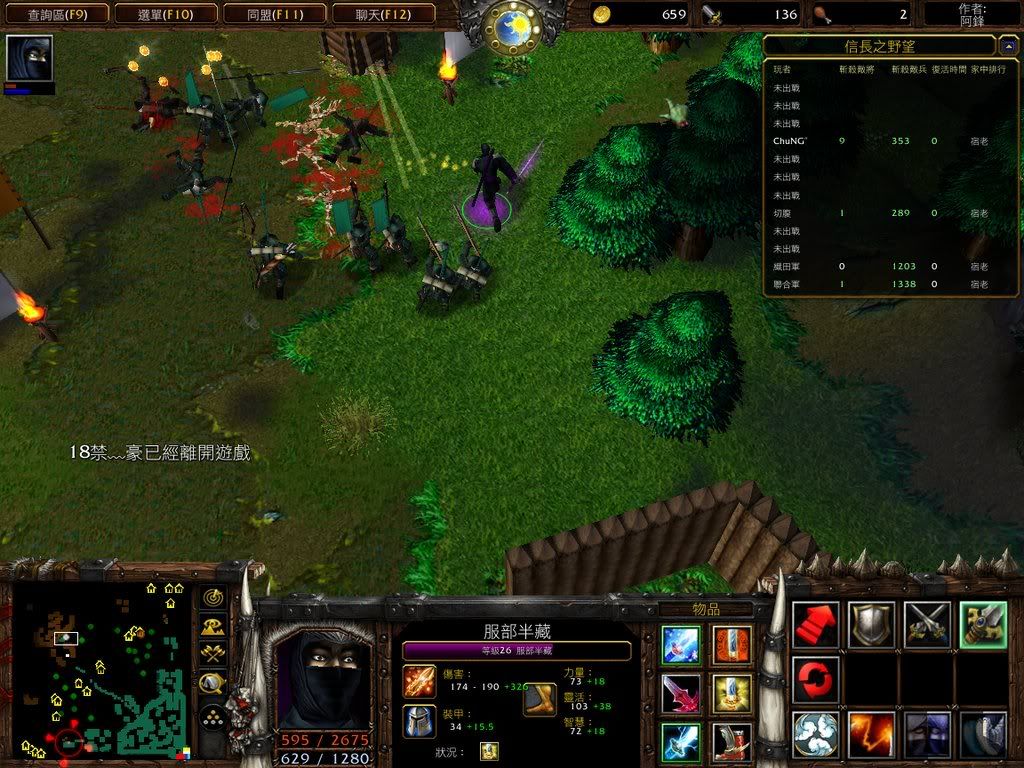Toggle minimap terrain display button

coord(212,627)
